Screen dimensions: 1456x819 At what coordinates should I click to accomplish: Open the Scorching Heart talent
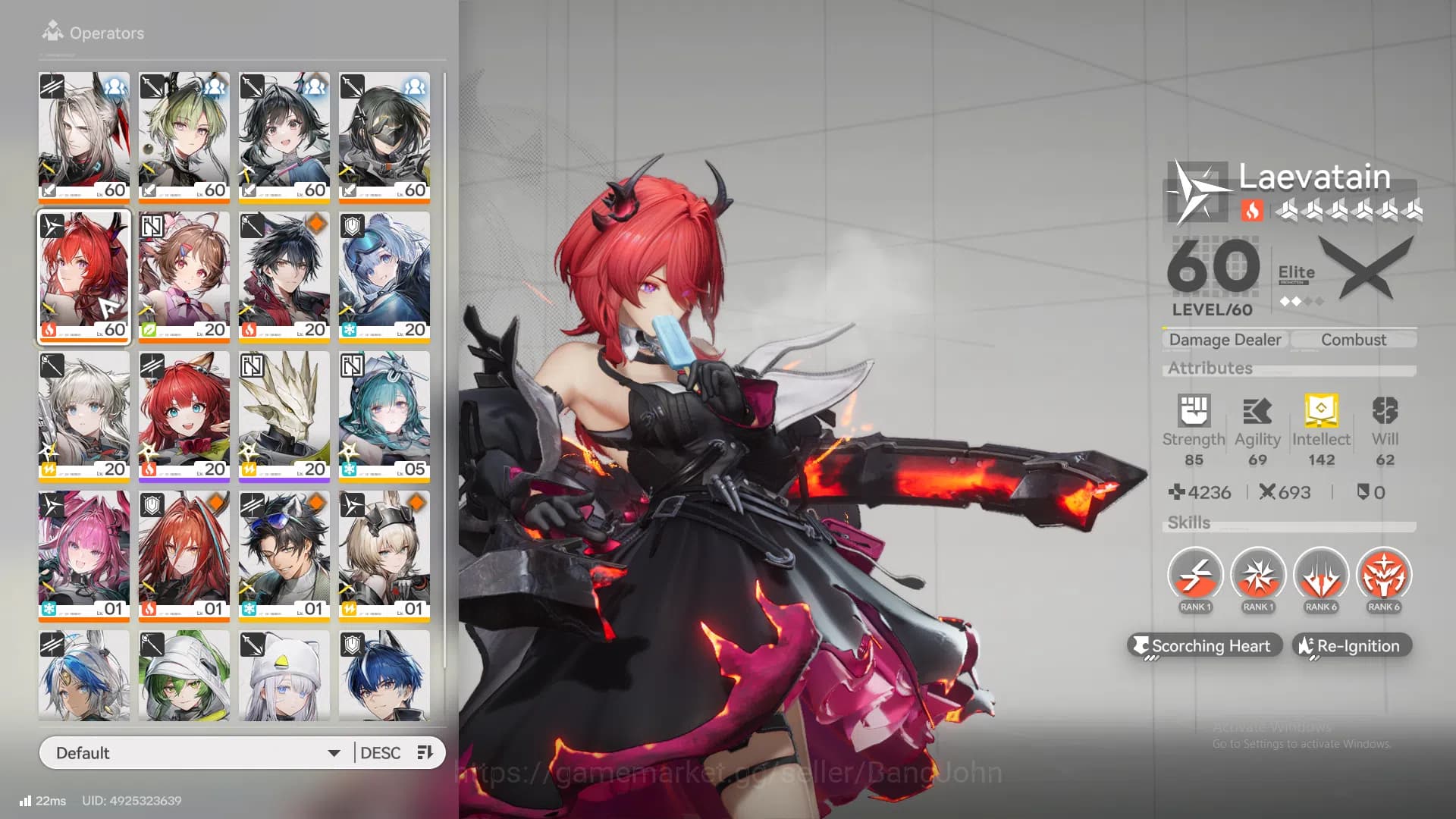click(x=1205, y=645)
